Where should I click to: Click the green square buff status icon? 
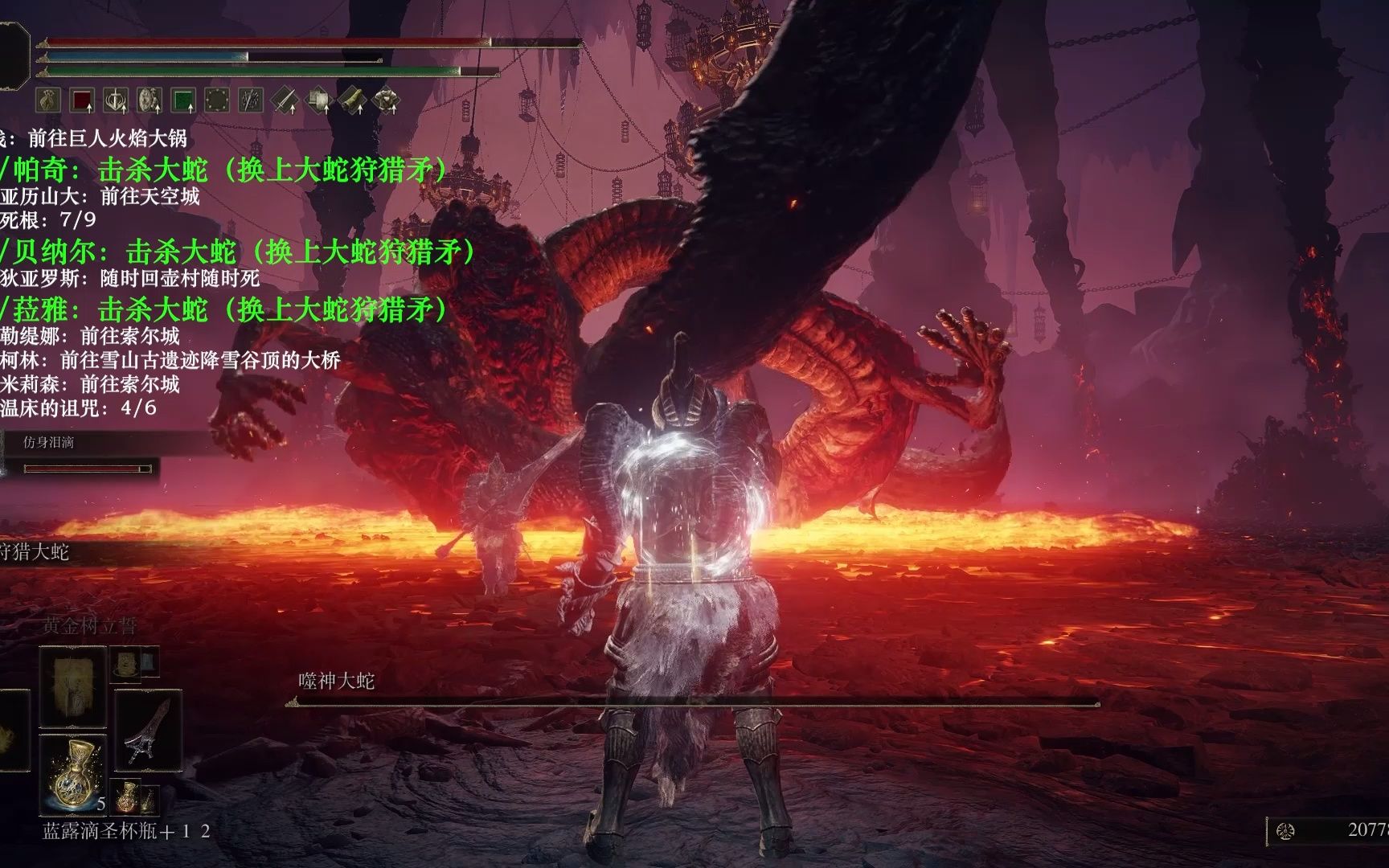(x=184, y=100)
